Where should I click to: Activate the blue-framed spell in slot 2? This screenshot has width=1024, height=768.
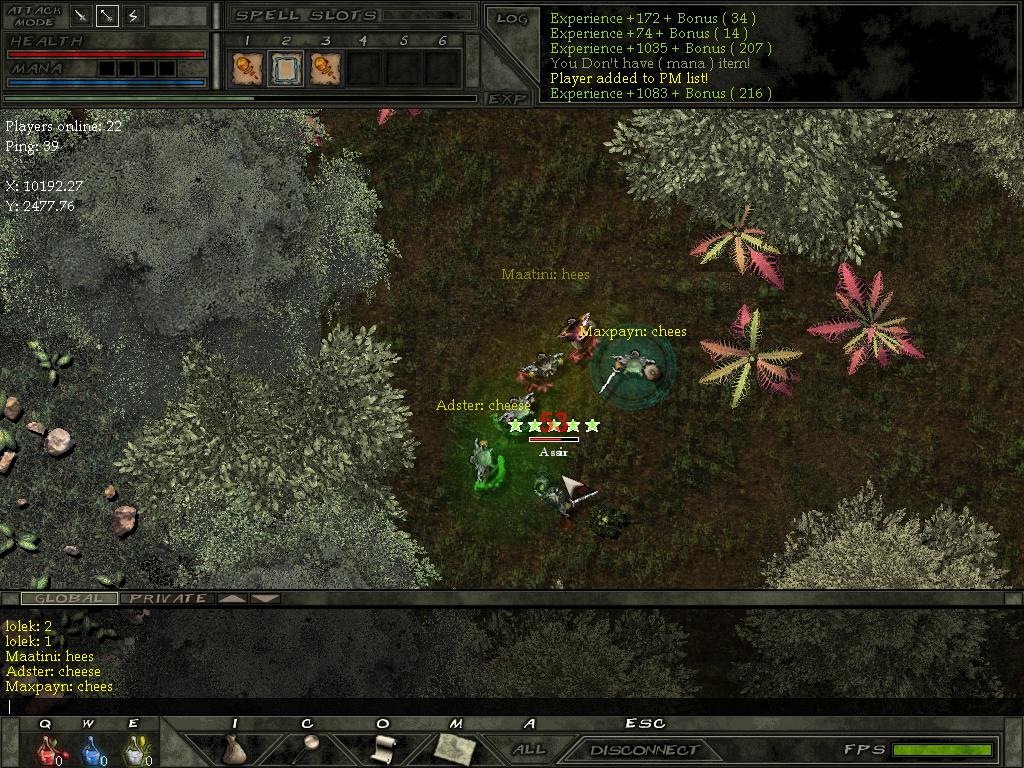tap(286, 68)
